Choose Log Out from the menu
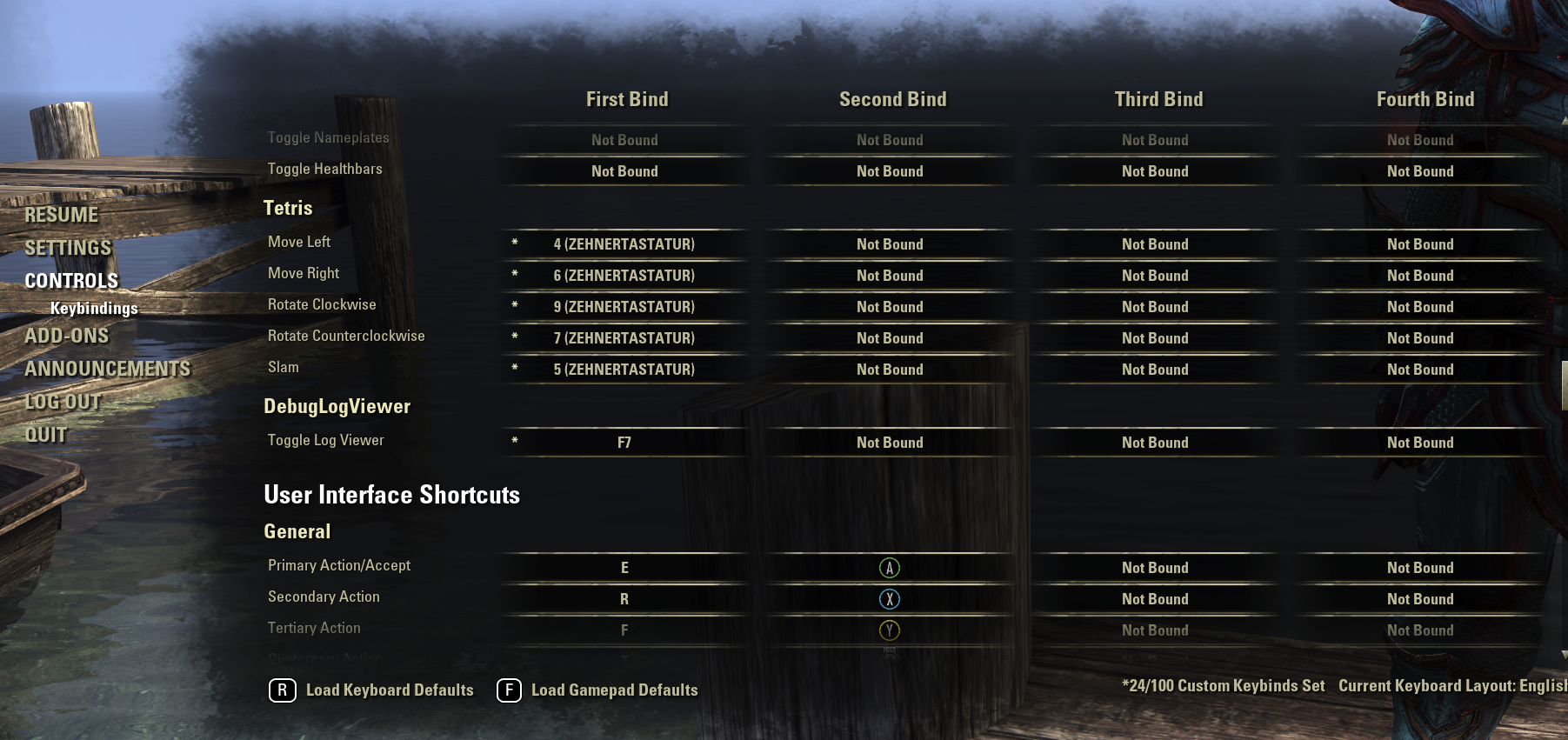Image resolution: width=1568 pixels, height=740 pixels. coord(63,402)
